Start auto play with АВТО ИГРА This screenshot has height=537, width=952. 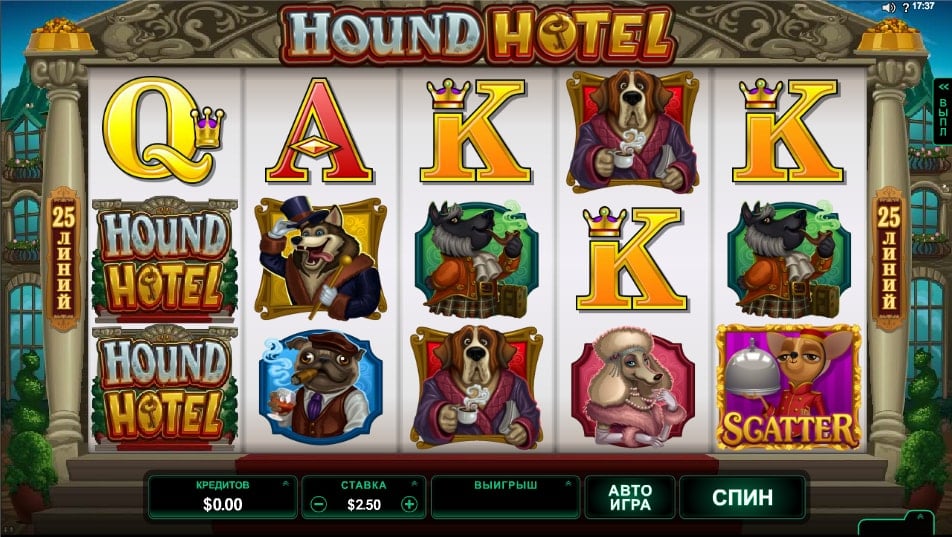(630, 497)
